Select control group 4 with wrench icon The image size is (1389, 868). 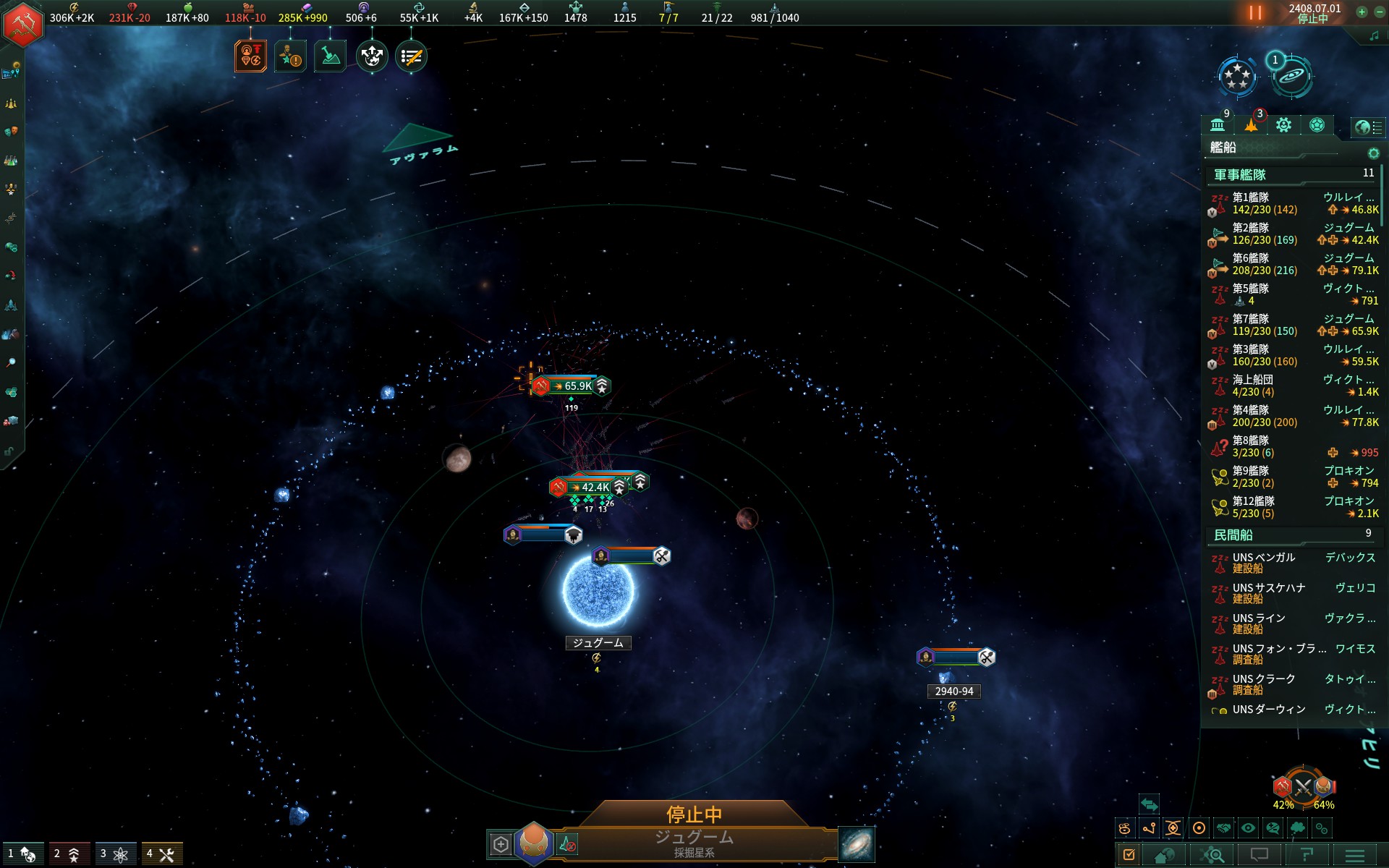(161, 854)
